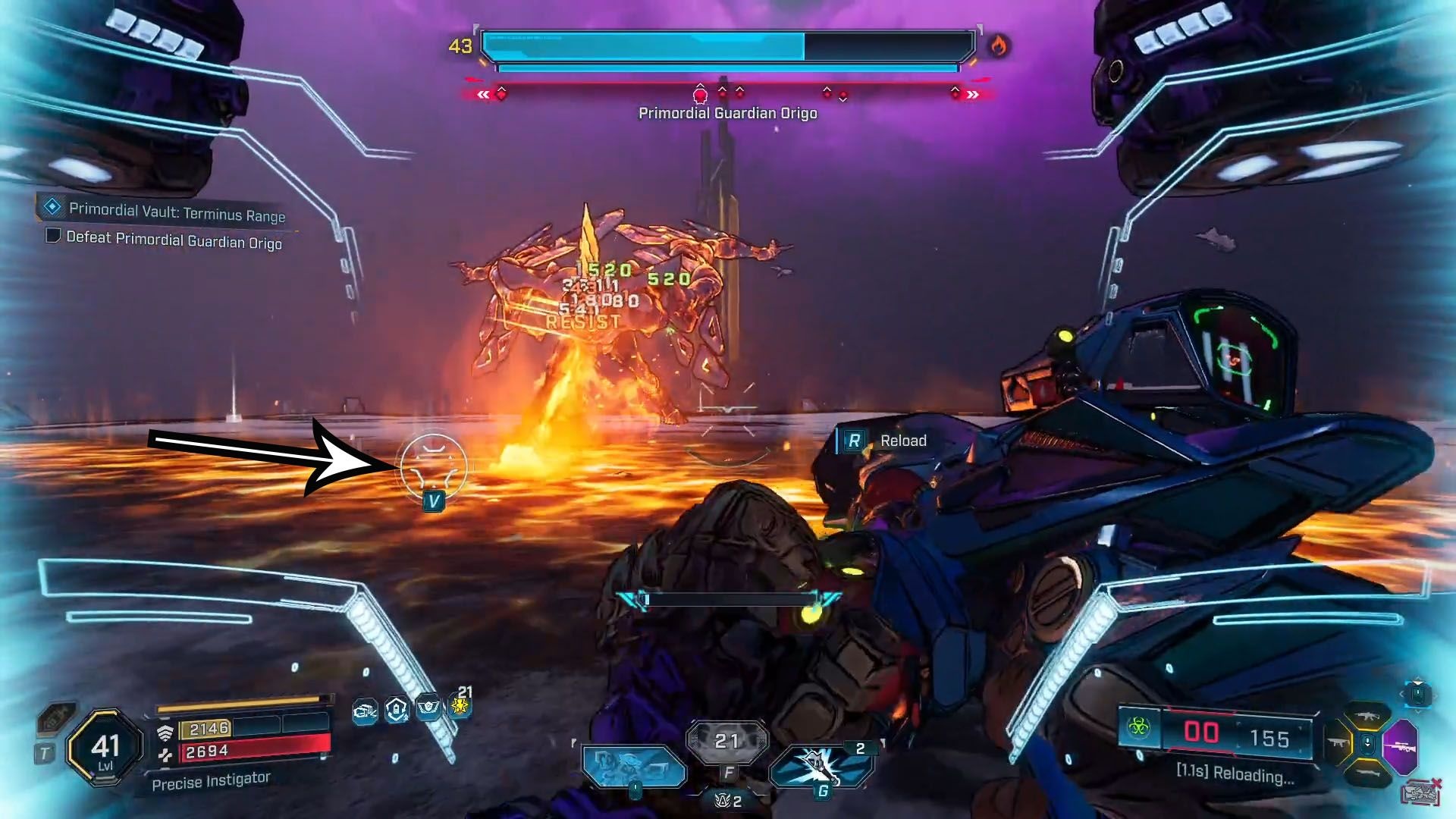Select the purple sniper rifle weapon slot

1400,745
